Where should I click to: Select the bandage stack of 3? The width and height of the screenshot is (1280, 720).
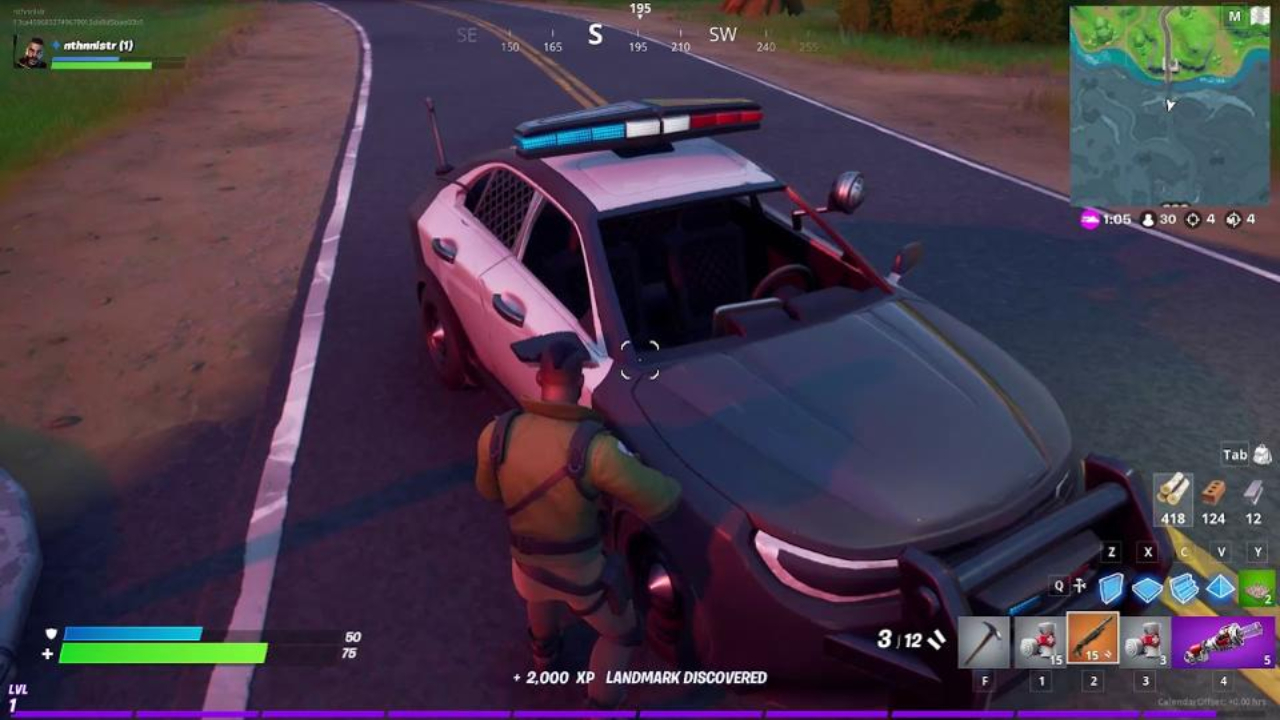(1145, 641)
